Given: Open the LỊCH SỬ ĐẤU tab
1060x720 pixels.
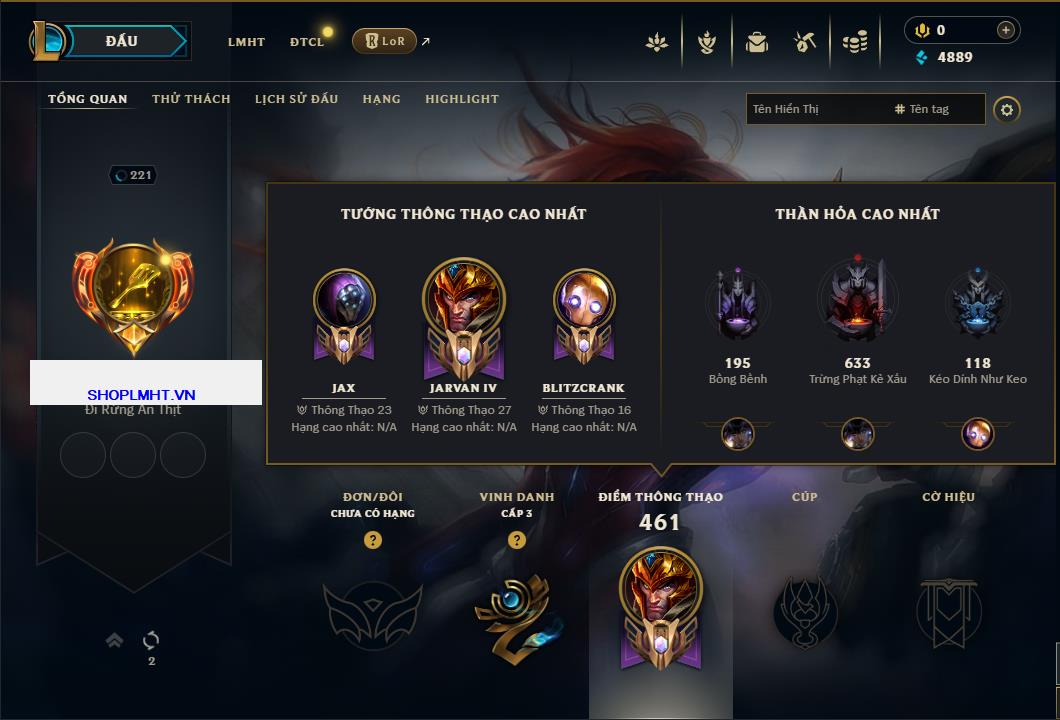Looking at the screenshot, I should (296, 99).
